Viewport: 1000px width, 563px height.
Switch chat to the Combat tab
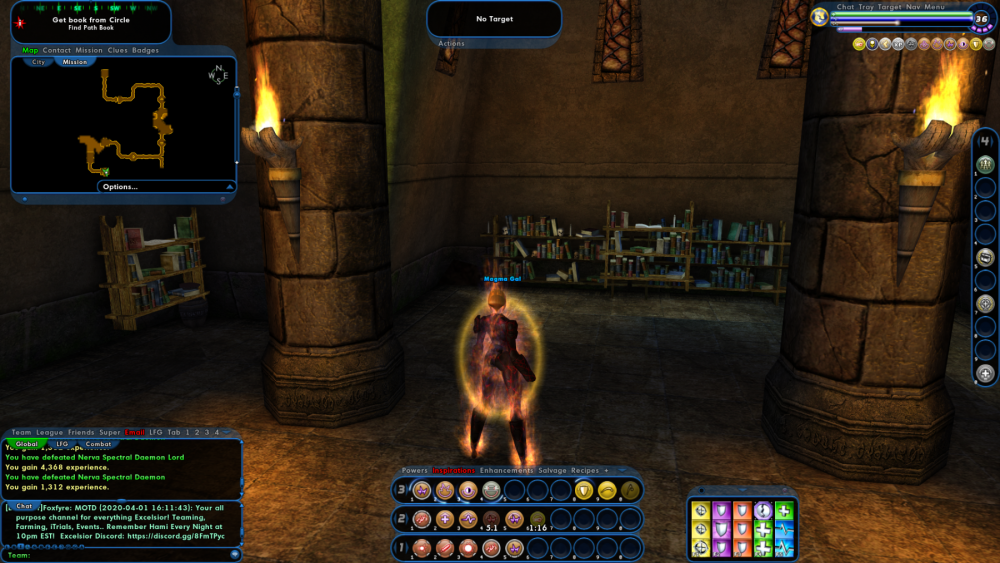tap(98, 443)
